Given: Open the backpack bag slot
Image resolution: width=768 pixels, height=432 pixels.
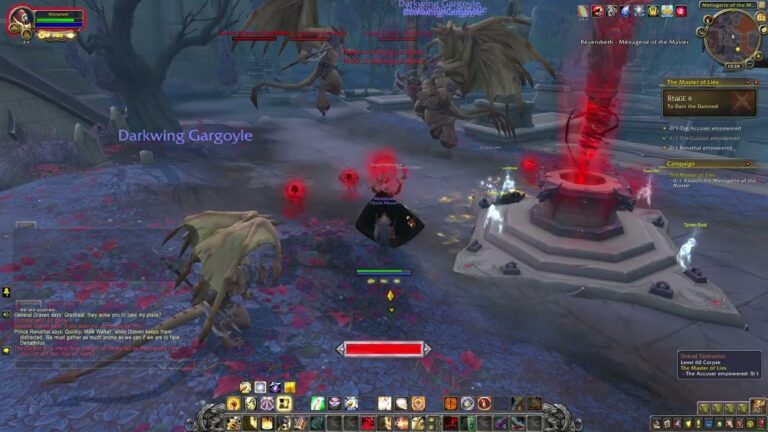Looking at the screenshot, I should (x=755, y=408).
